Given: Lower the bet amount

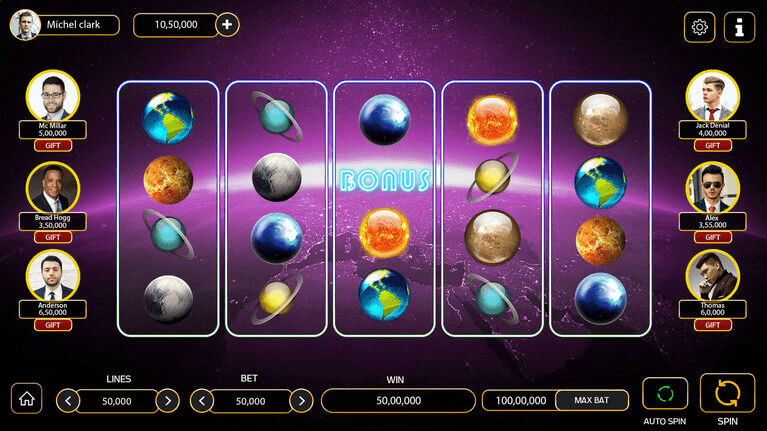Looking at the screenshot, I should pyautogui.click(x=202, y=401).
